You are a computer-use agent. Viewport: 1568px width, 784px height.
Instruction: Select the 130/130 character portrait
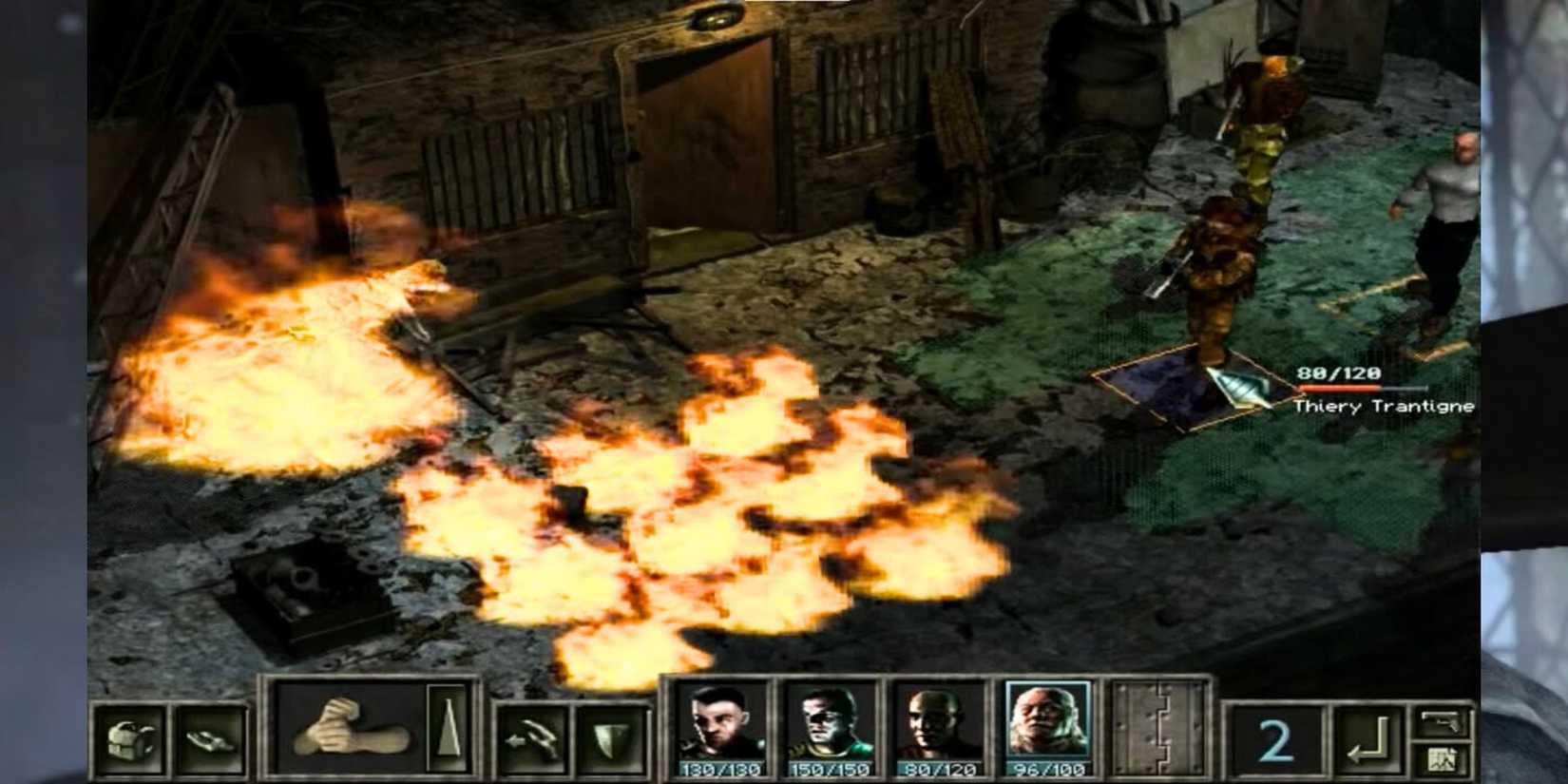click(x=717, y=725)
